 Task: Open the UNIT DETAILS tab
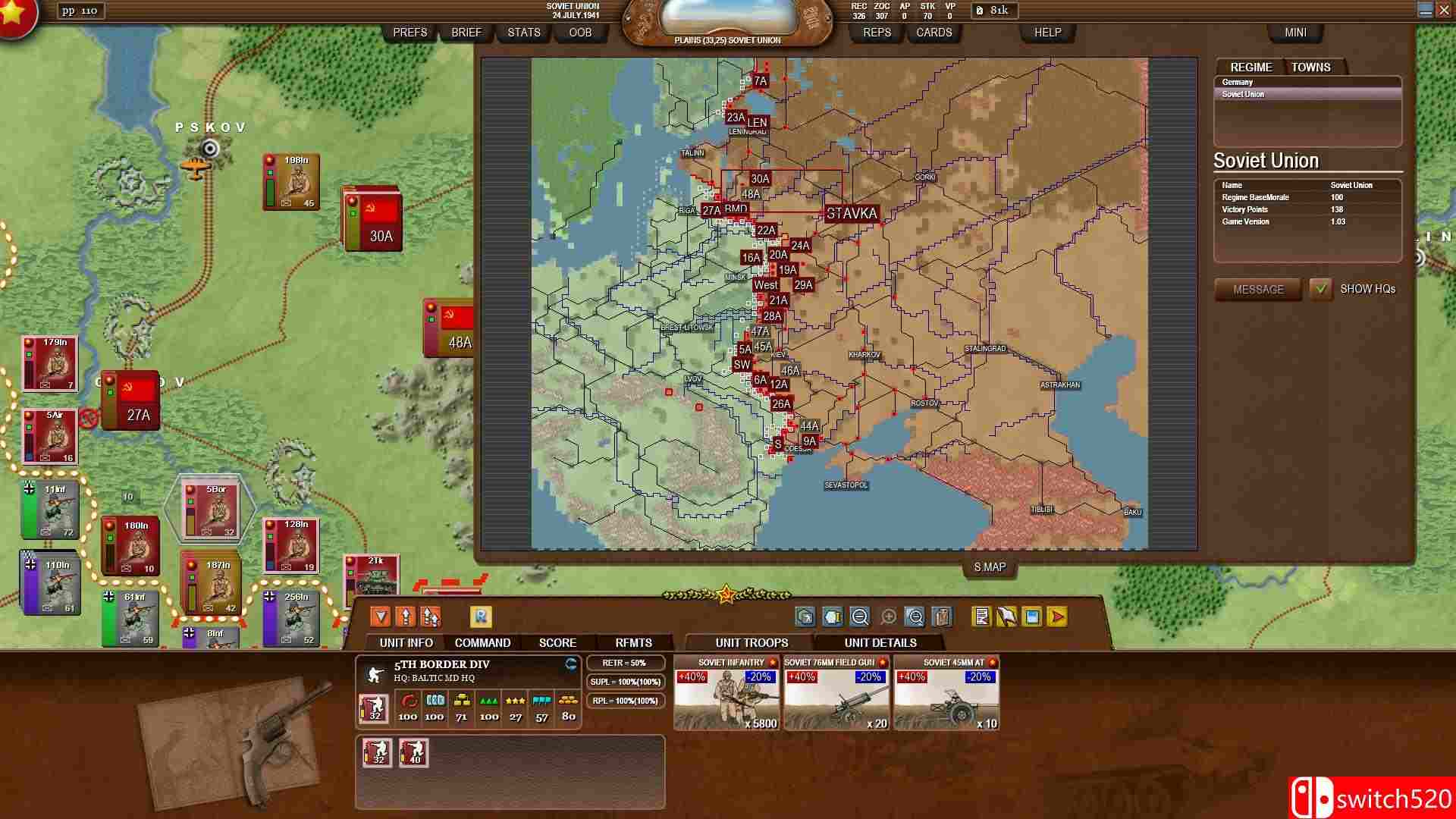pyautogui.click(x=880, y=642)
